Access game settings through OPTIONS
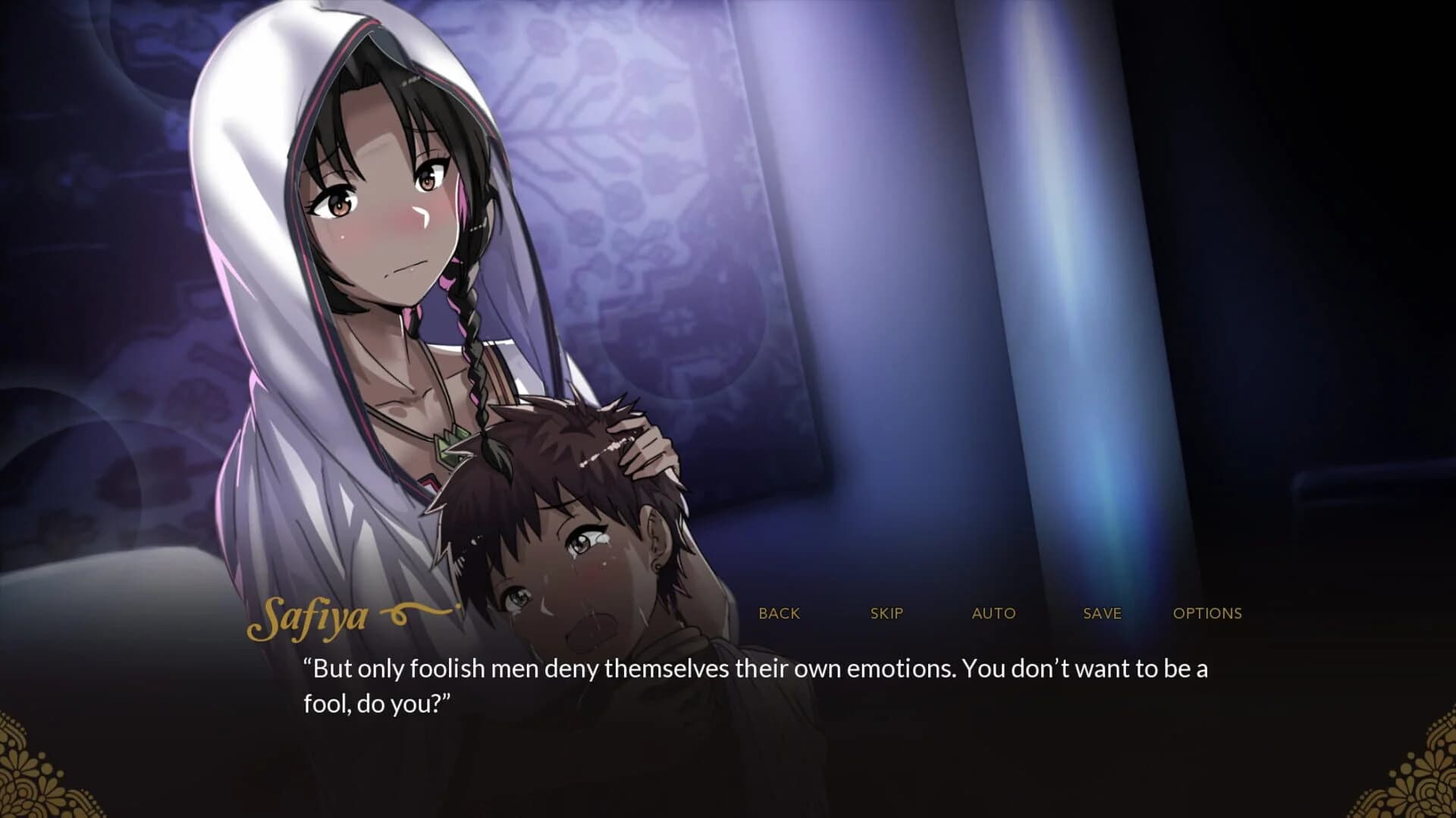1456x818 pixels. pos(1208,613)
